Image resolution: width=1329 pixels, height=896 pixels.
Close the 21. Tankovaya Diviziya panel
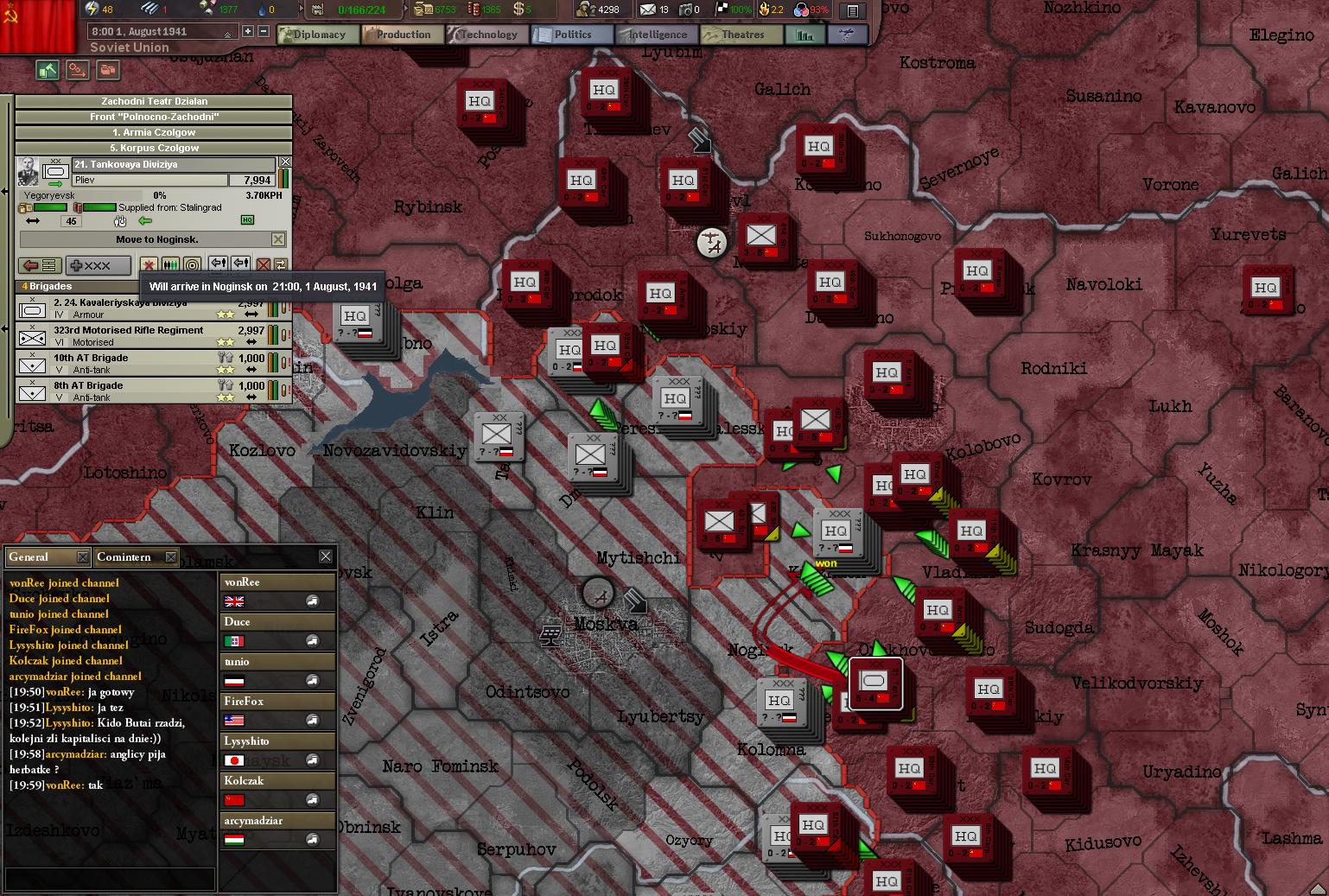(285, 162)
